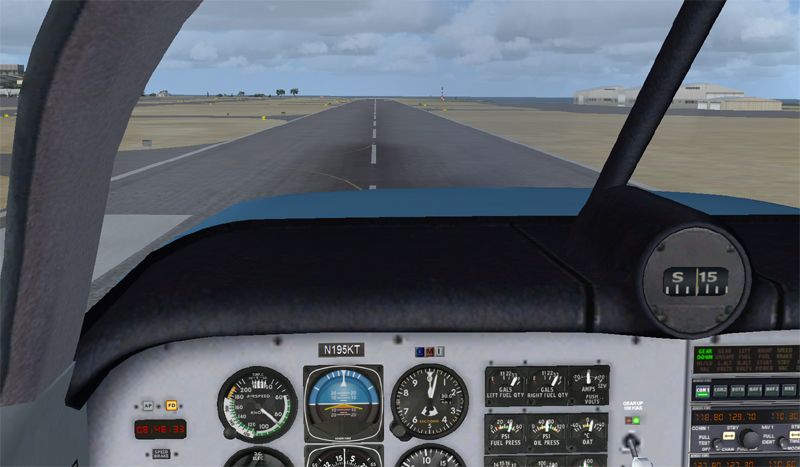Screen dimensions: 800x467
Task: Turn on NAV 2 audio
Action: pyautogui.click(x=771, y=392)
